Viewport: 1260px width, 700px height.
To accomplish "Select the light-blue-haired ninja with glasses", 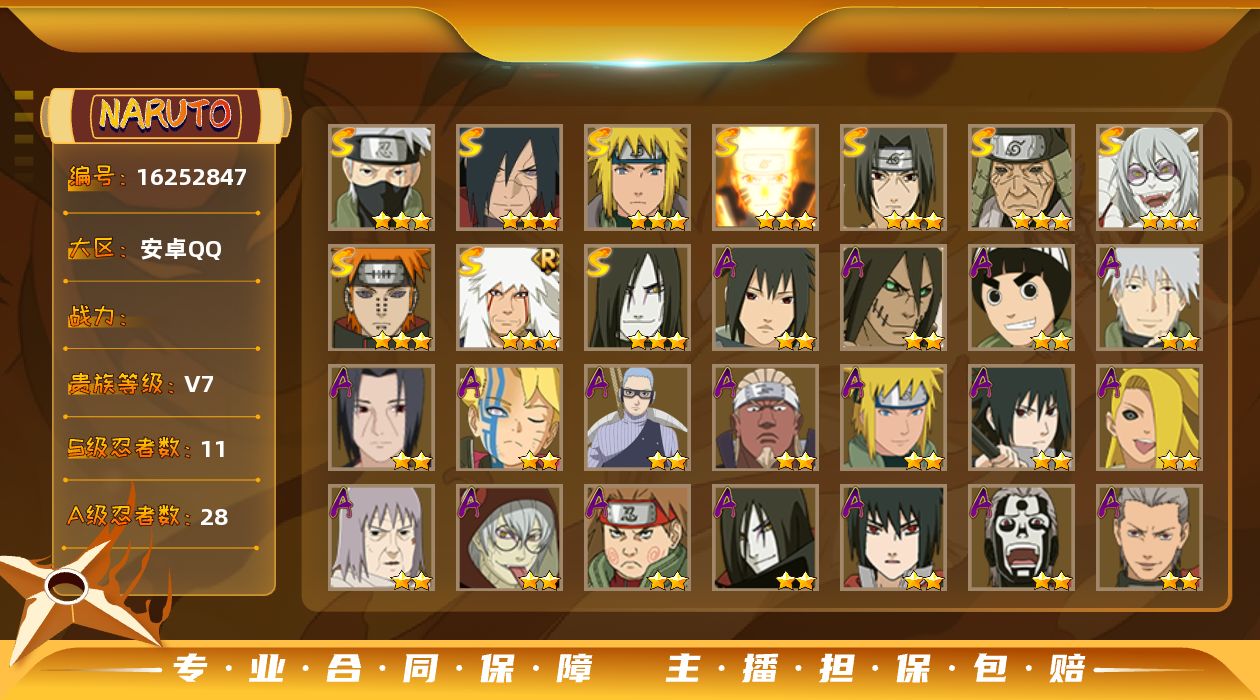I will click(638, 418).
